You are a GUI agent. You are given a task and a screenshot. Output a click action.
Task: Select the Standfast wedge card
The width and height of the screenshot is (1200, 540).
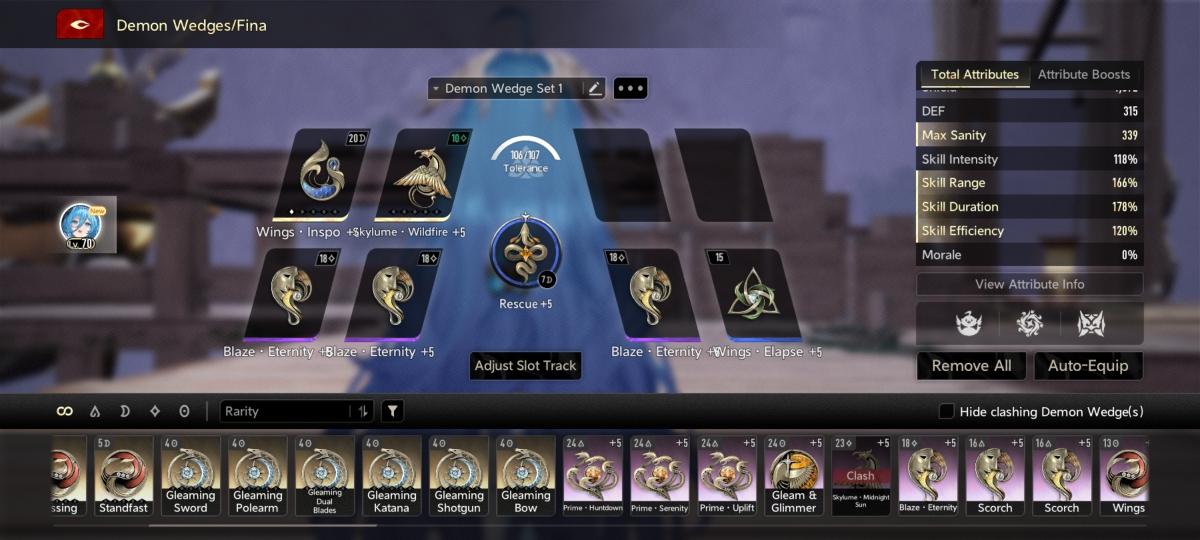coord(124,475)
